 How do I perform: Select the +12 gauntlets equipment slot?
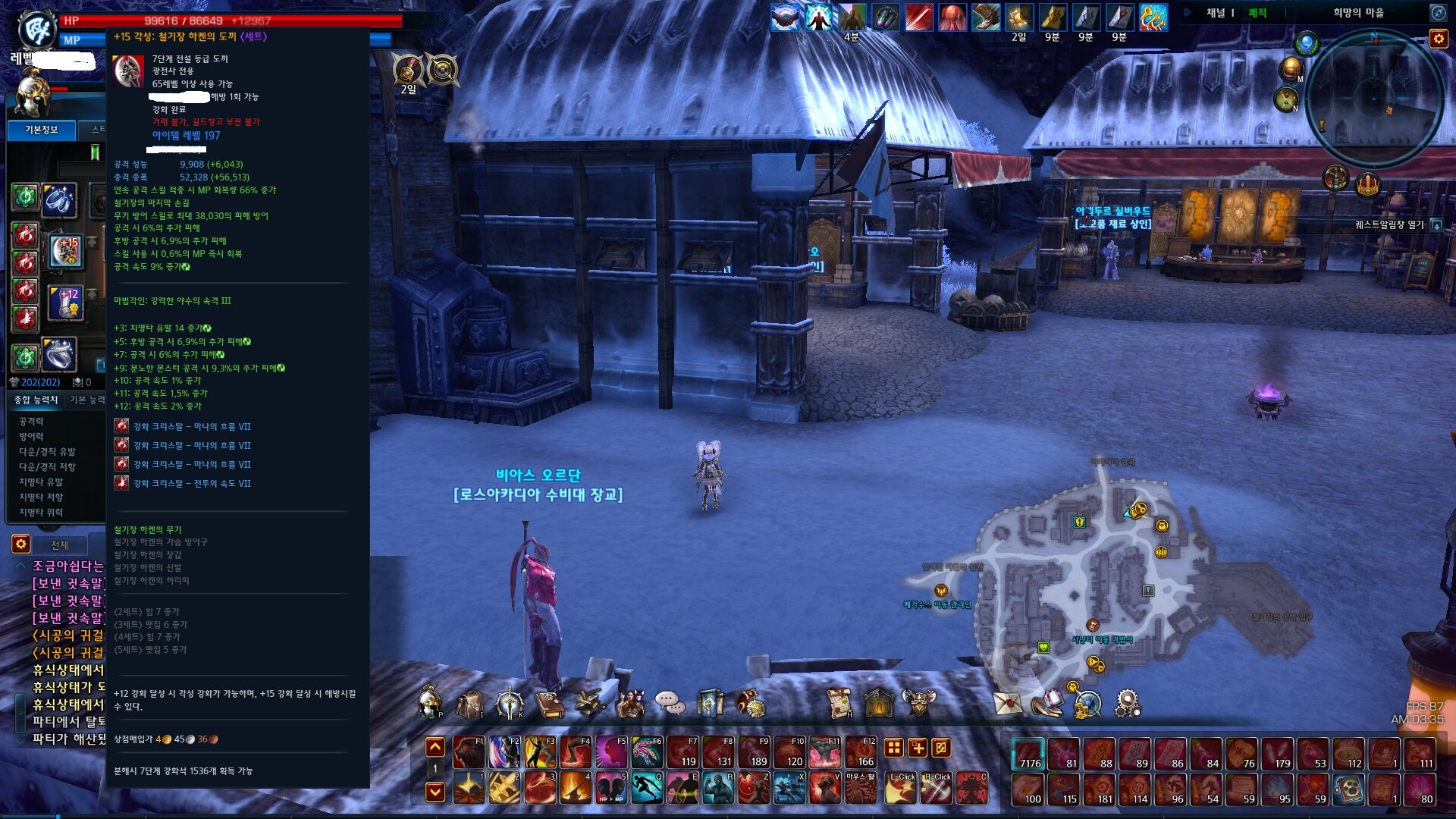tap(66, 303)
